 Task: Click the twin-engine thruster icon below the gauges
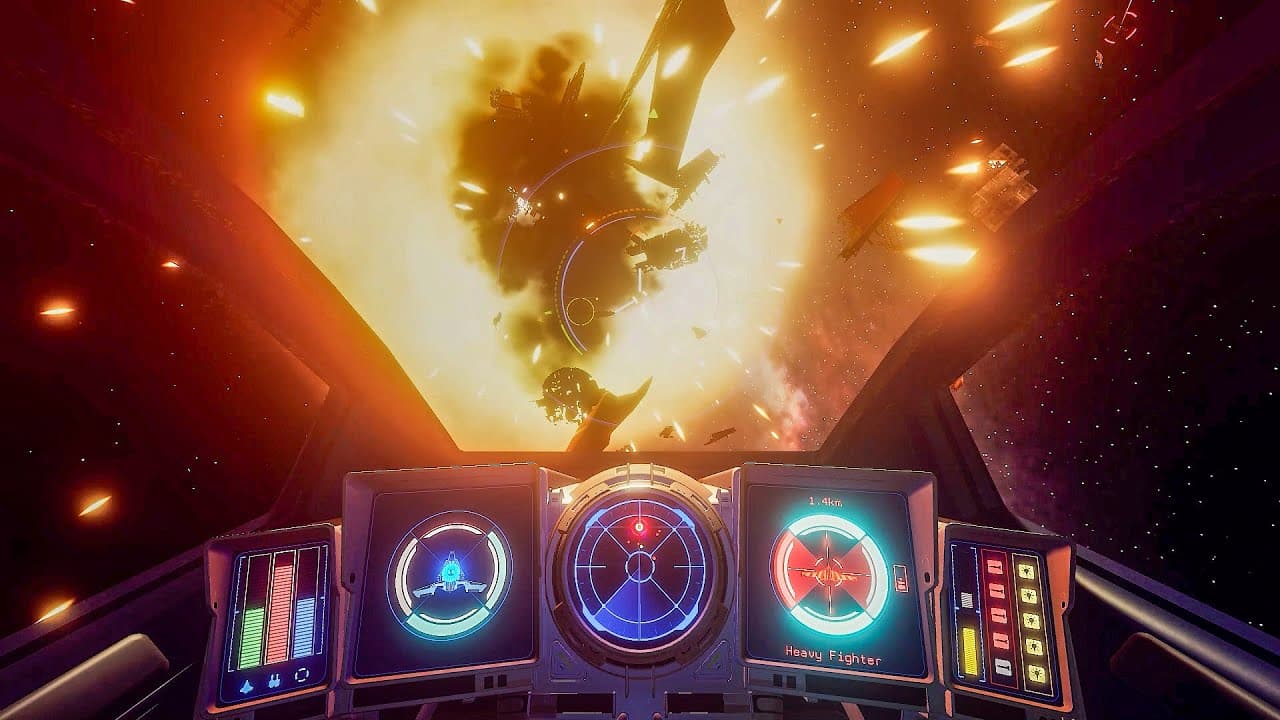click(x=275, y=680)
